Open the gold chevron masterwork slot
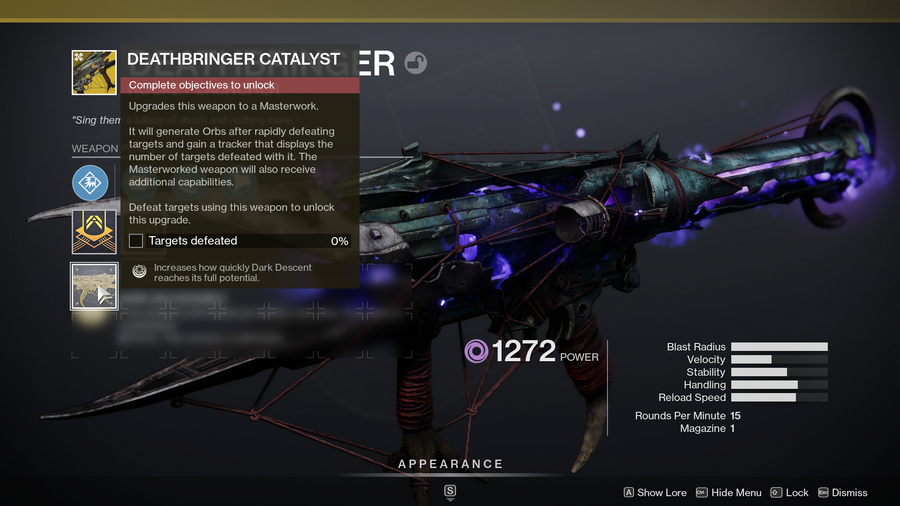 (93, 232)
